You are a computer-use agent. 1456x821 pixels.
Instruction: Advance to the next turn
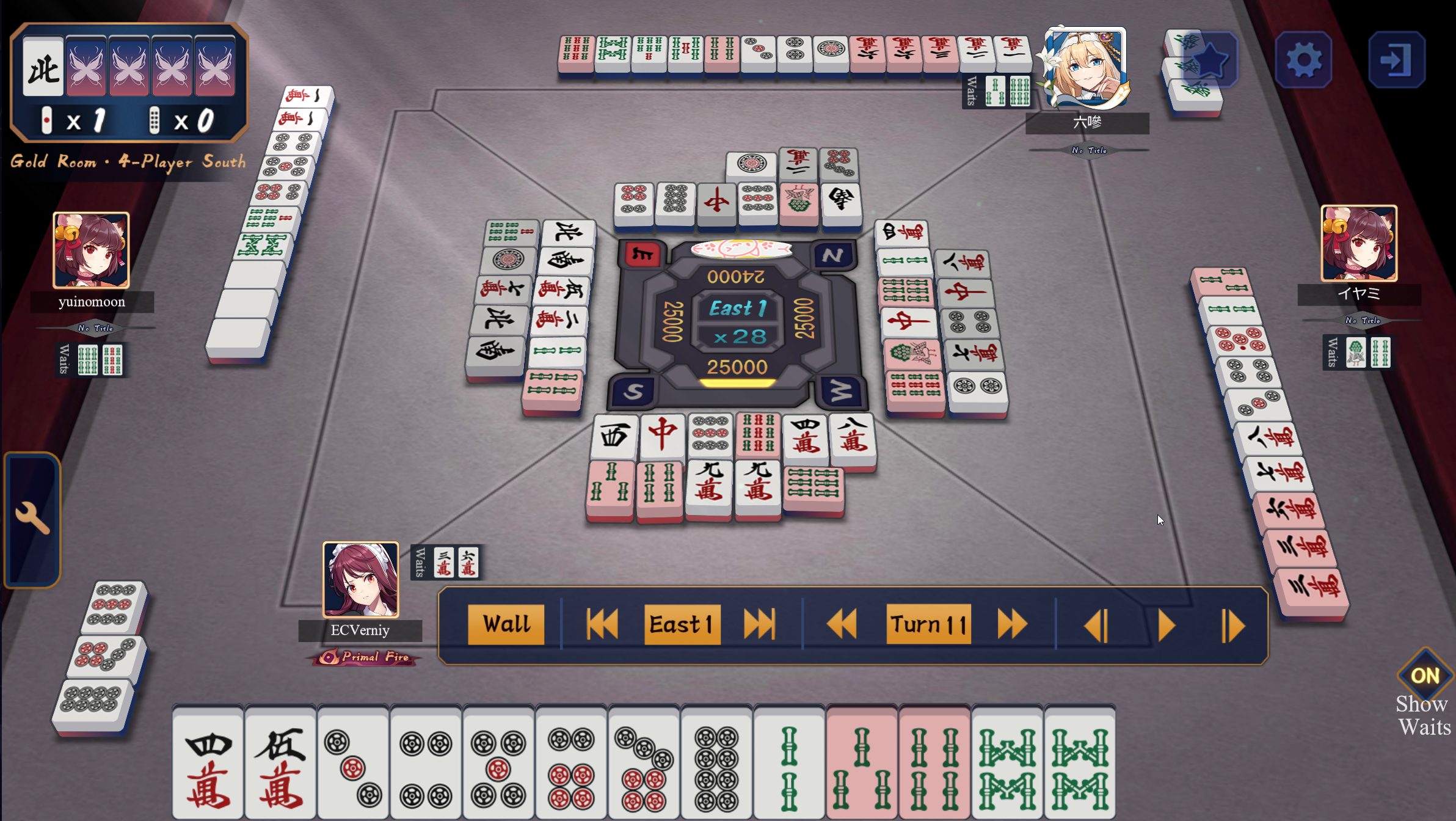coord(1012,624)
